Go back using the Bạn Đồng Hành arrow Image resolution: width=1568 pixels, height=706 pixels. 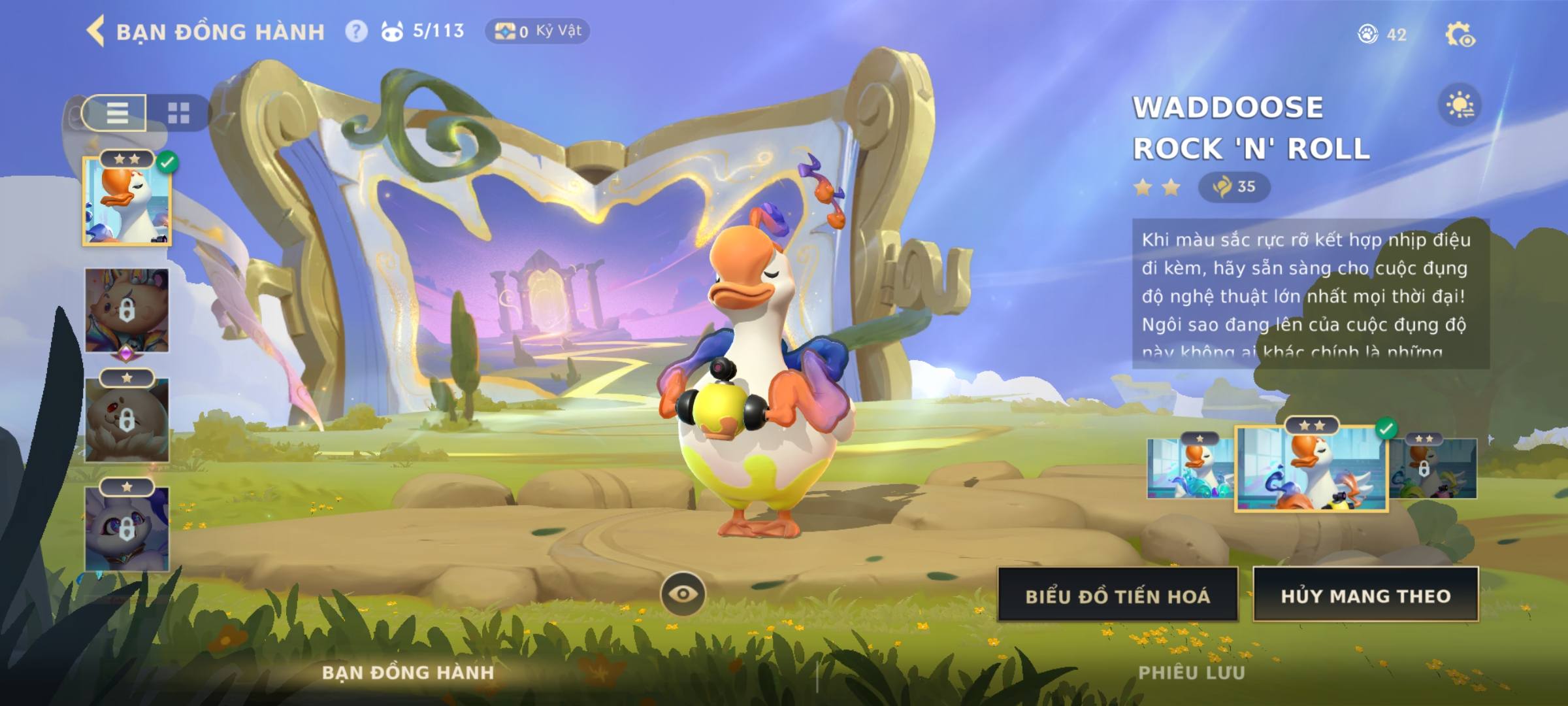click(x=96, y=31)
